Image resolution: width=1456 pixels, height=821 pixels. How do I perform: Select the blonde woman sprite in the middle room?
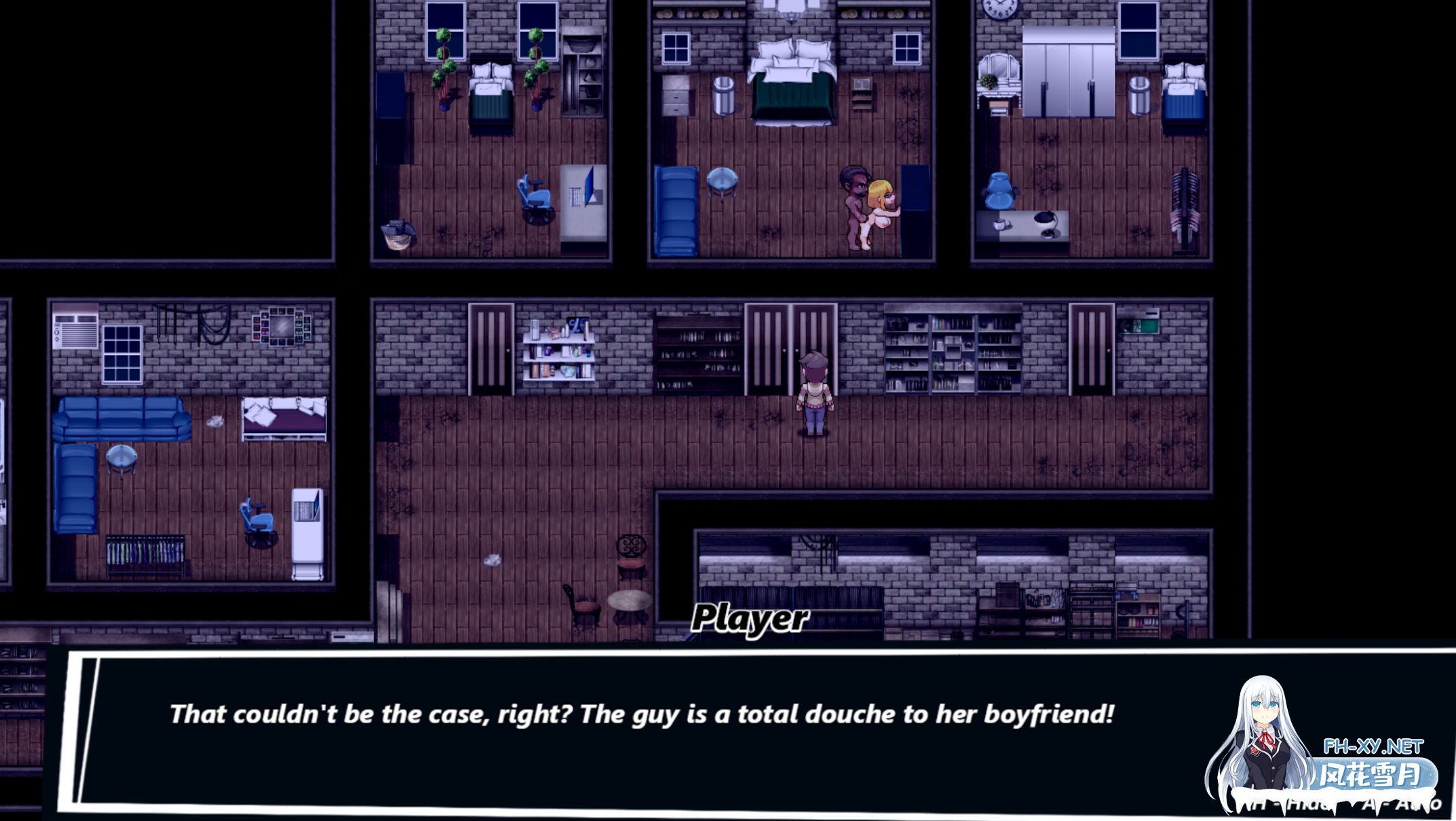tap(879, 207)
